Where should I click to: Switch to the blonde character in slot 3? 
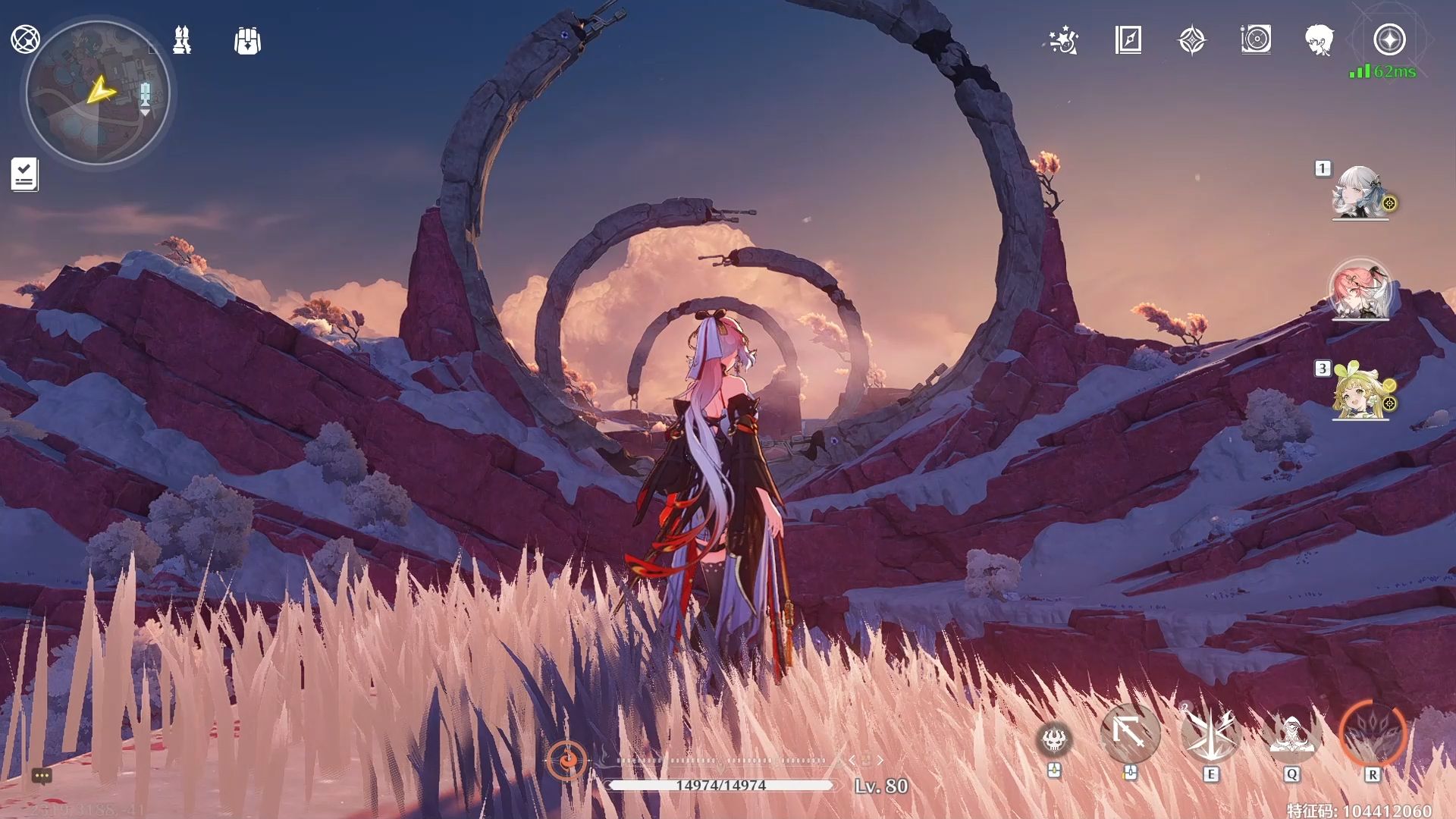1360,392
